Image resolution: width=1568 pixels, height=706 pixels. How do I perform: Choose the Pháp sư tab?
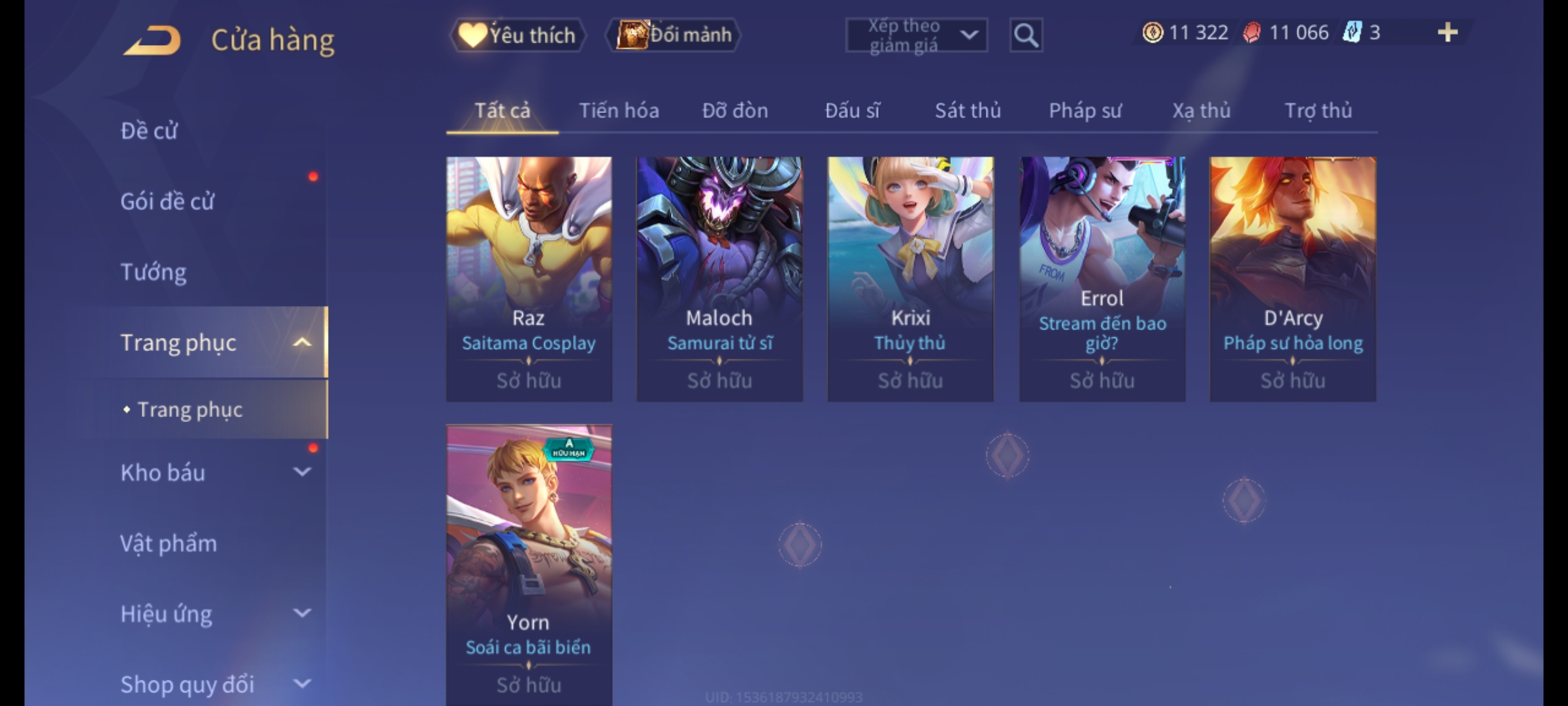(x=1085, y=111)
